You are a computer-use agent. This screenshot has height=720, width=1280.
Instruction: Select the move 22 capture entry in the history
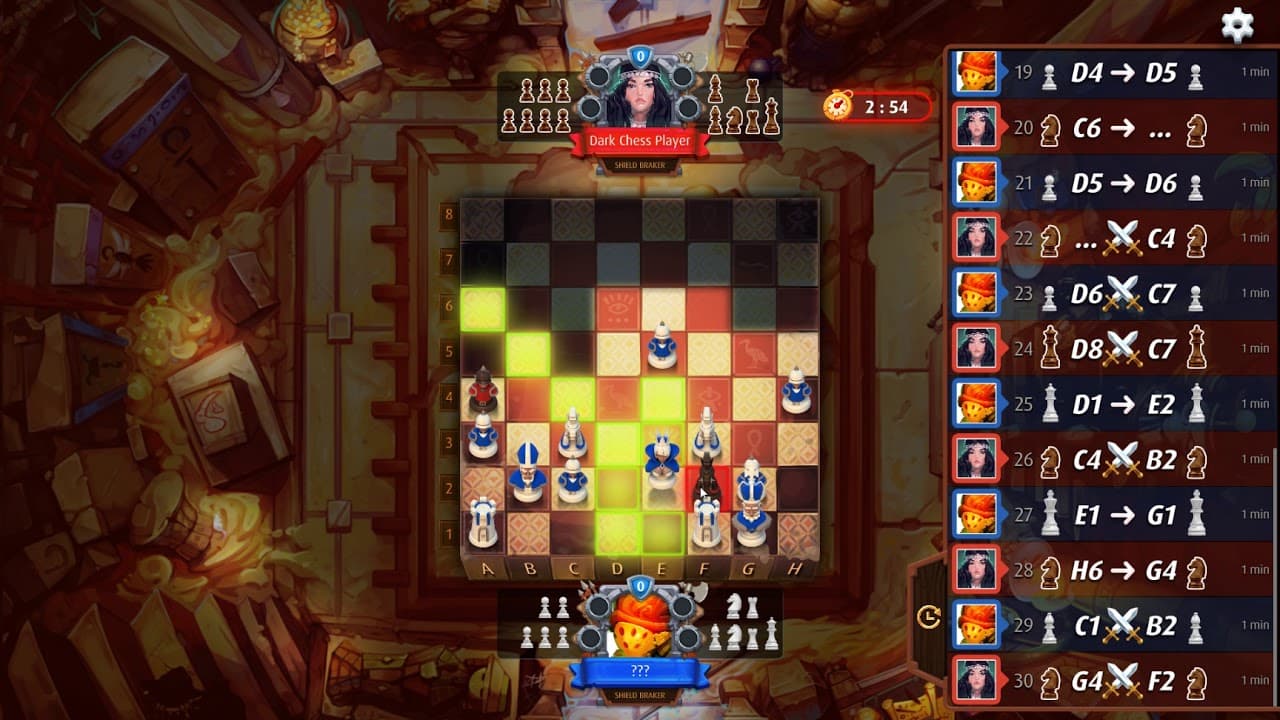pos(1100,238)
